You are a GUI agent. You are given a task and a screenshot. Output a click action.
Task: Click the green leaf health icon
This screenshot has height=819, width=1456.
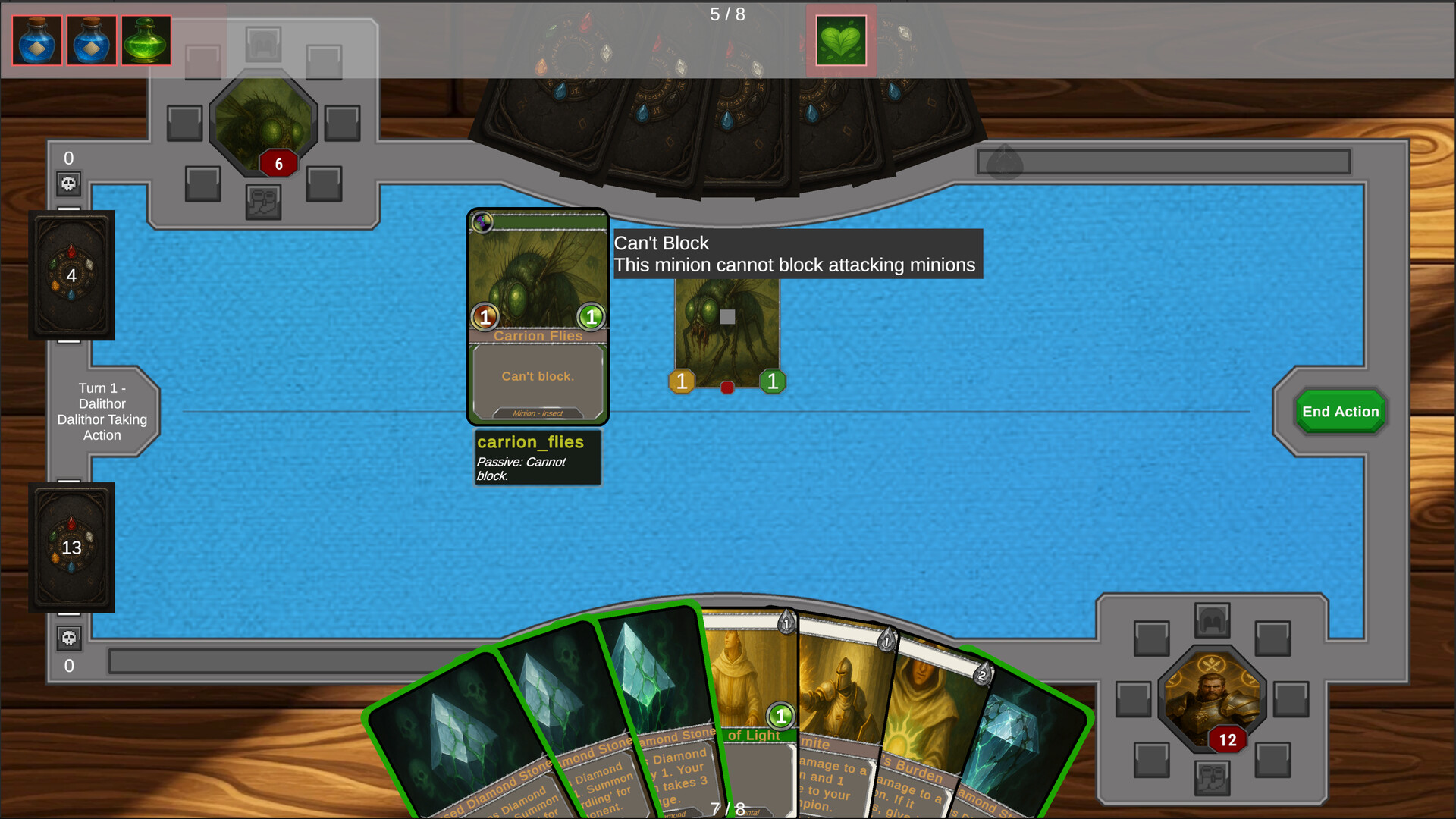(x=840, y=40)
